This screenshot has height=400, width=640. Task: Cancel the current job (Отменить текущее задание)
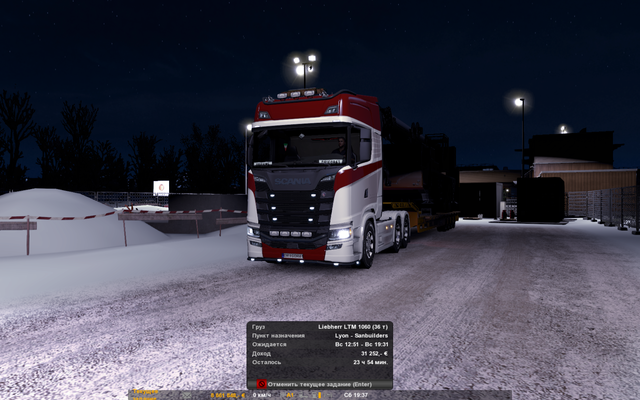[x=319, y=383]
